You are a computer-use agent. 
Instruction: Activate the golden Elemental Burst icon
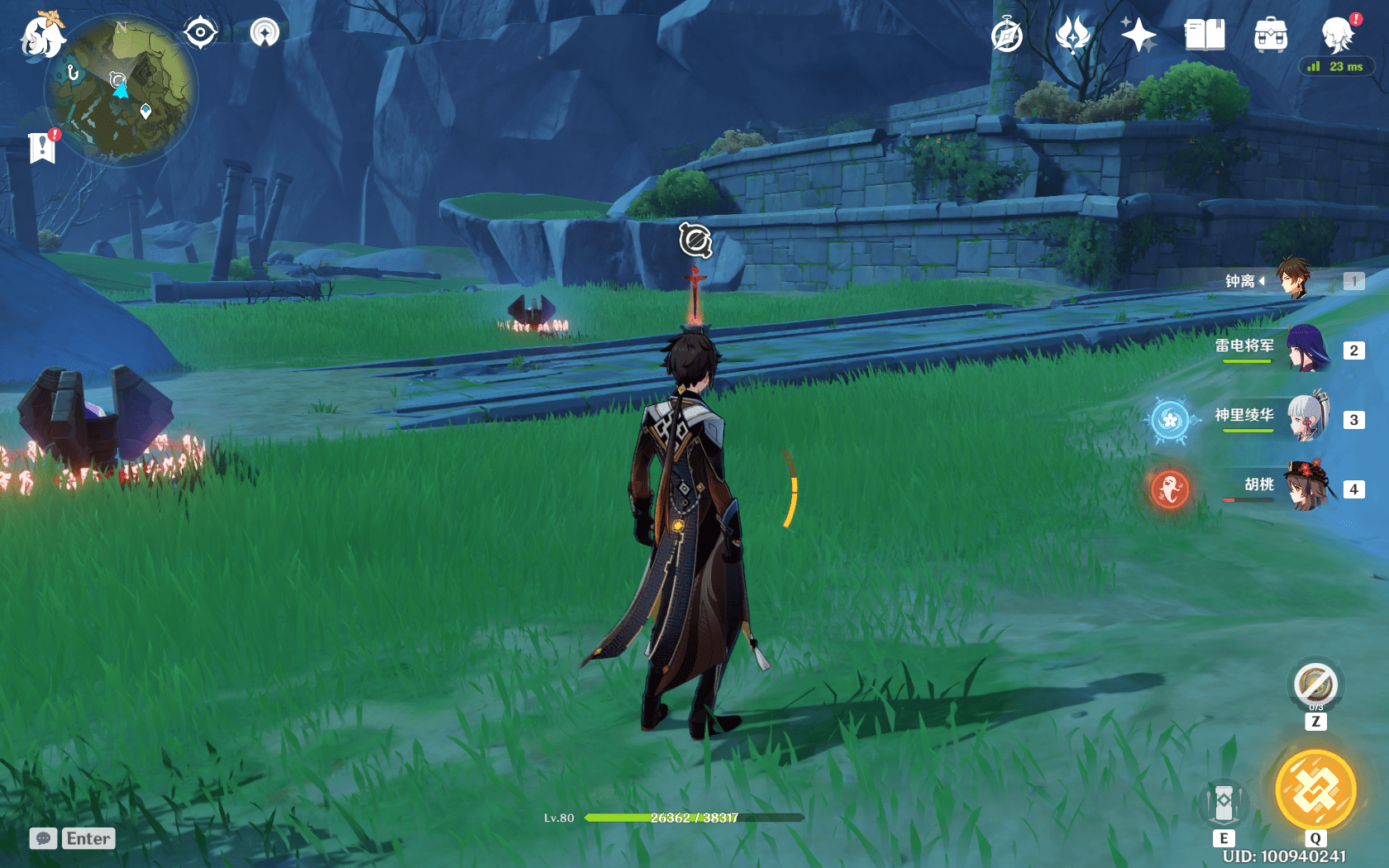pos(1315,789)
